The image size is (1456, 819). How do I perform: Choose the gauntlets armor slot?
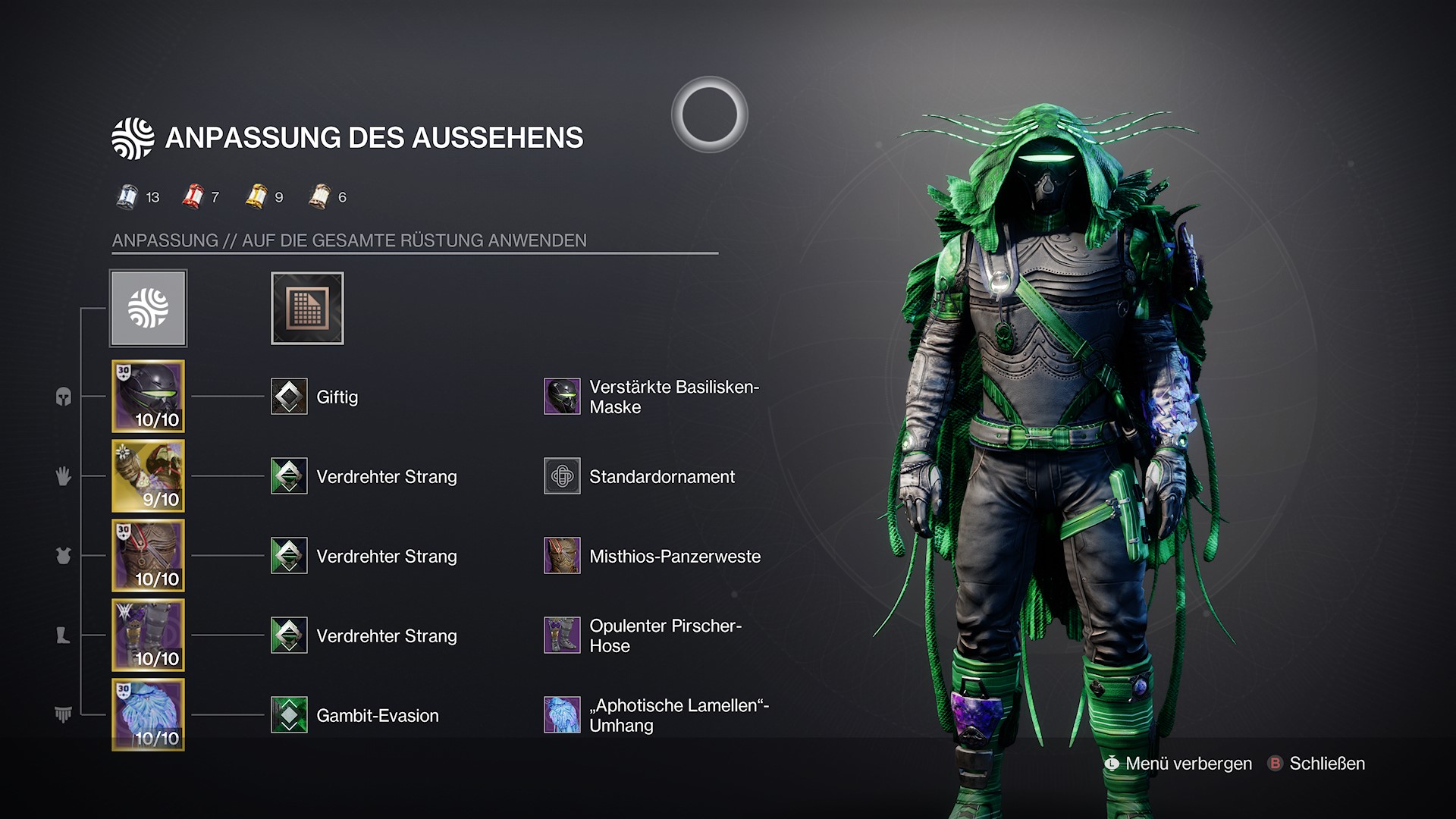pos(149,476)
